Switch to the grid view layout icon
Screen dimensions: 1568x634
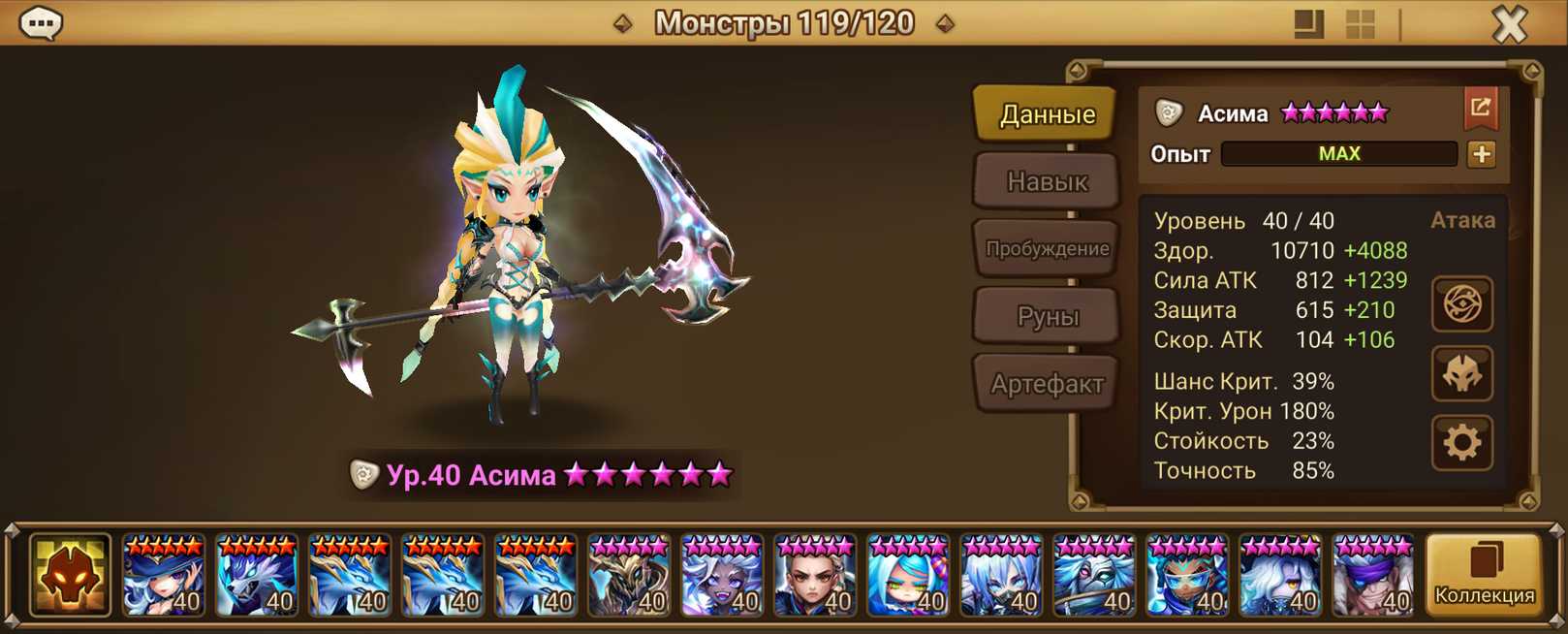1361,23
